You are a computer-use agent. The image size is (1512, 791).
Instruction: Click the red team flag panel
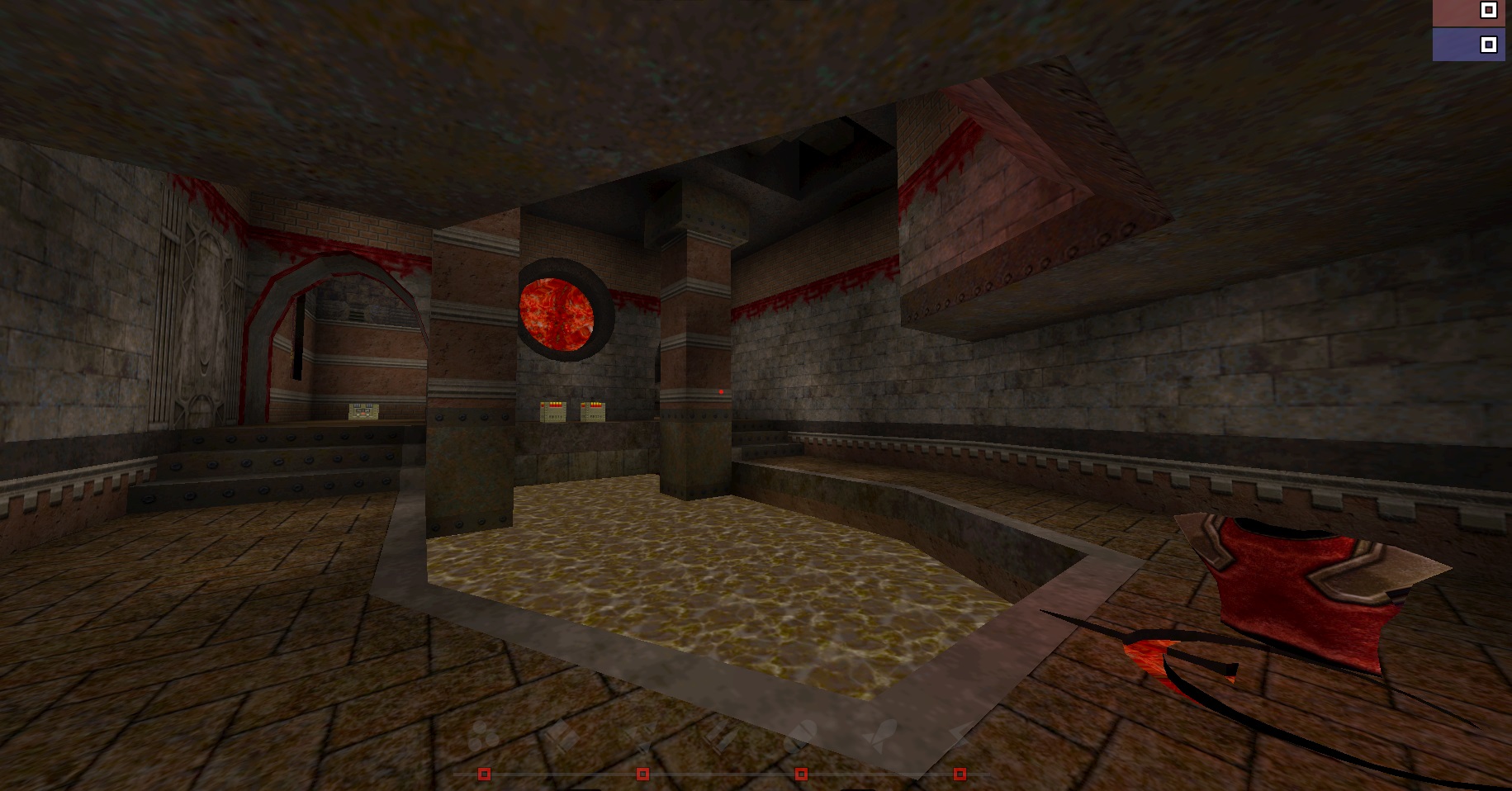1472,13
